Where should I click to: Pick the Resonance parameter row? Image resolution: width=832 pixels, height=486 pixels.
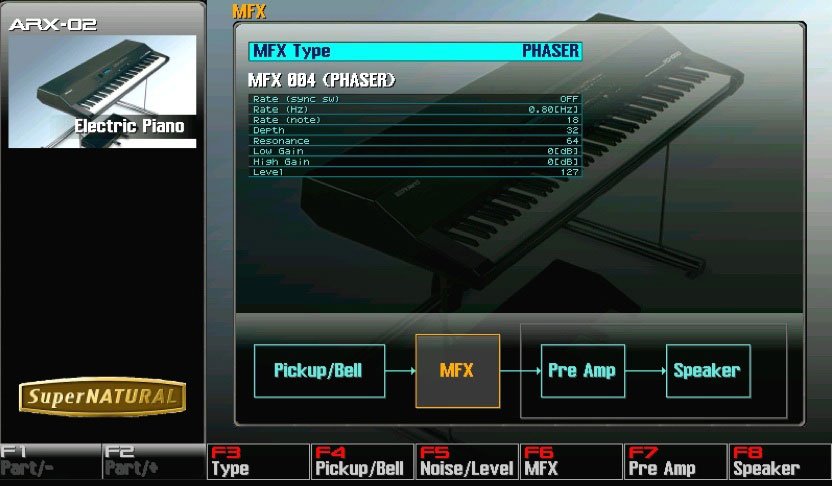pyautogui.click(x=414, y=141)
